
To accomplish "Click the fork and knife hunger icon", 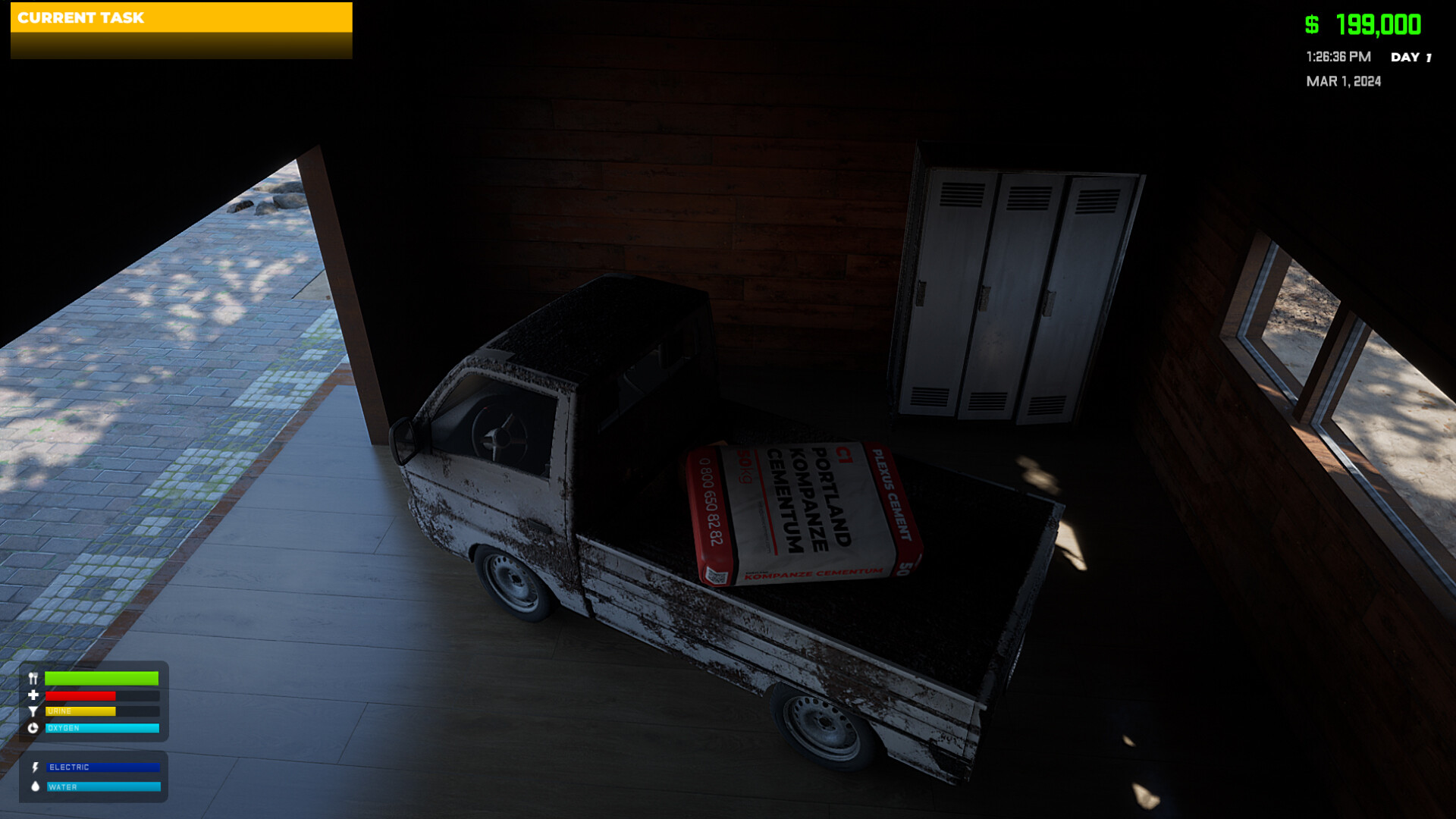I will point(33,677).
